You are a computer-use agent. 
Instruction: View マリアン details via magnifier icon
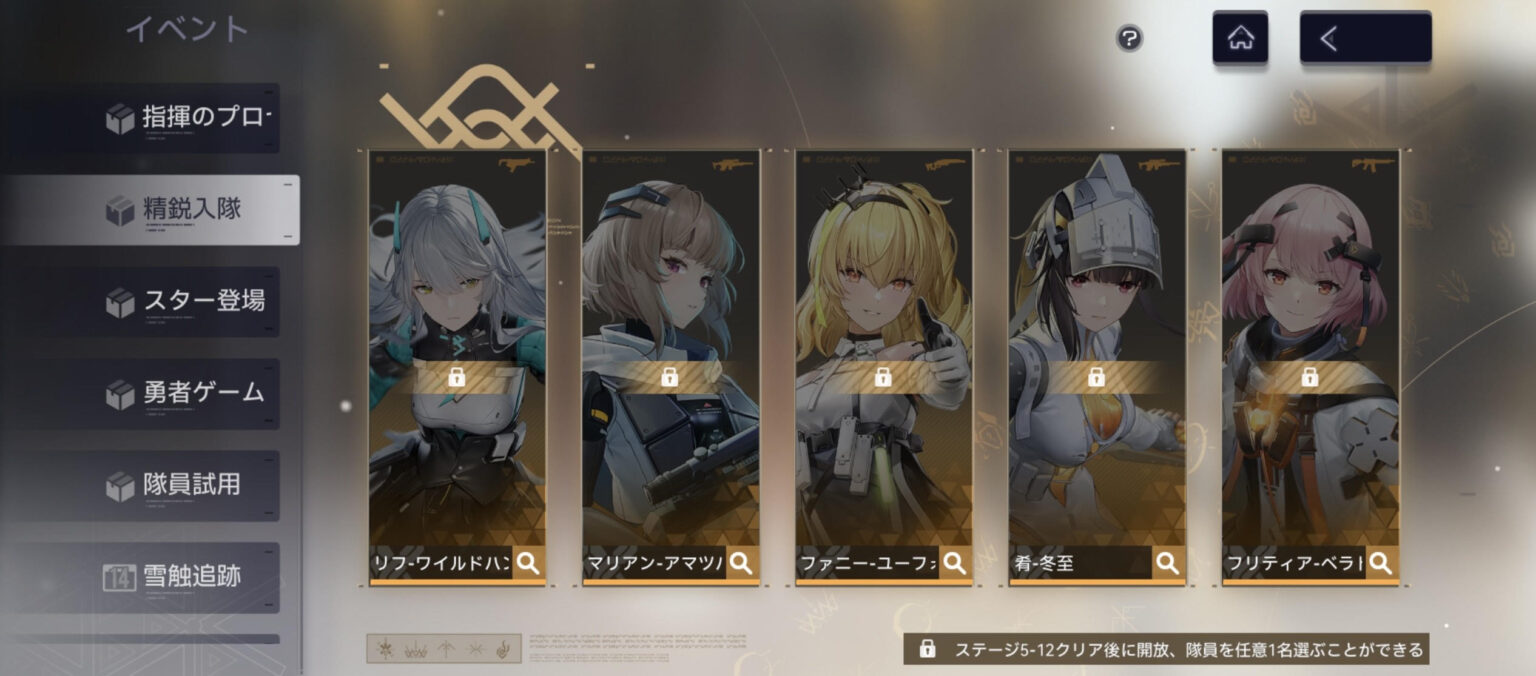click(741, 563)
